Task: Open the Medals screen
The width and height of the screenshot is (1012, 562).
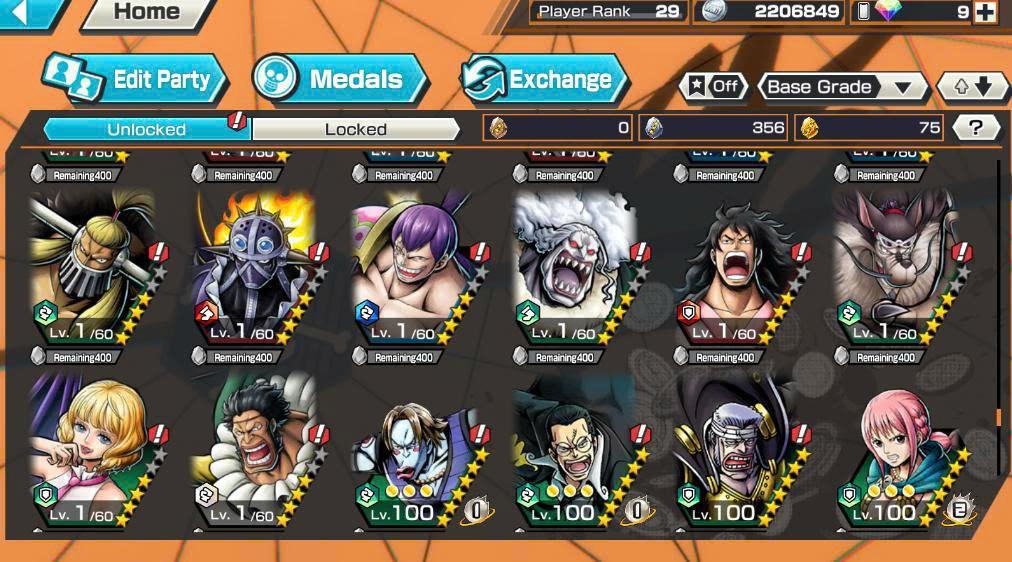Action: [340, 80]
